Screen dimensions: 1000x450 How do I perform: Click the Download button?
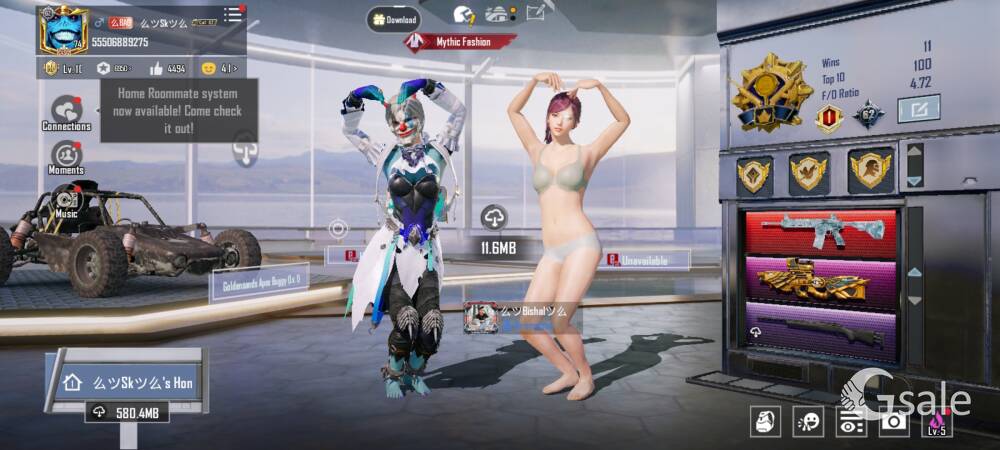pyautogui.click(x=392, y=19)
